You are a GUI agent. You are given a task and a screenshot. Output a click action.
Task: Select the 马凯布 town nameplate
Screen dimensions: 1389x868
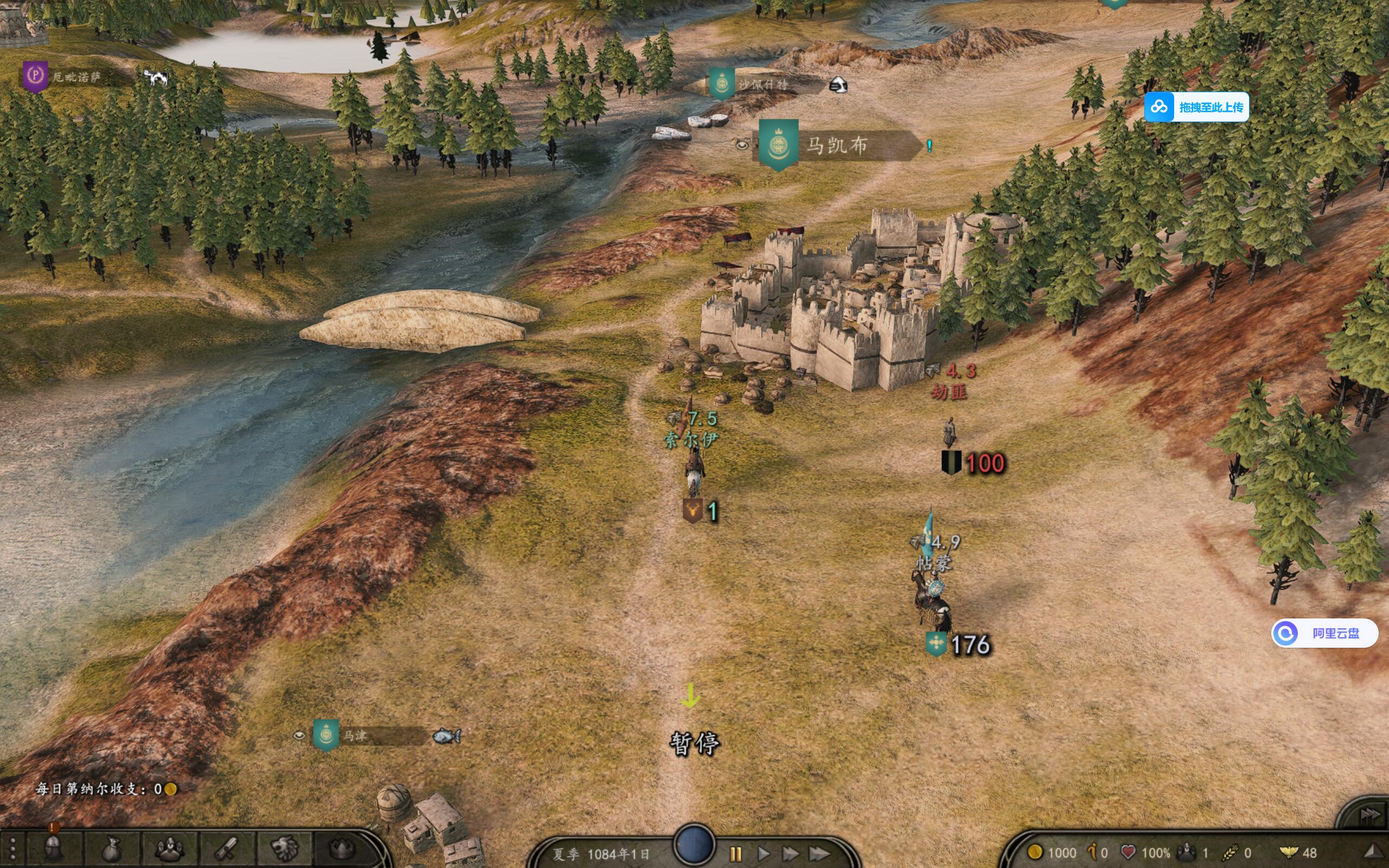[x=838, y=145]
